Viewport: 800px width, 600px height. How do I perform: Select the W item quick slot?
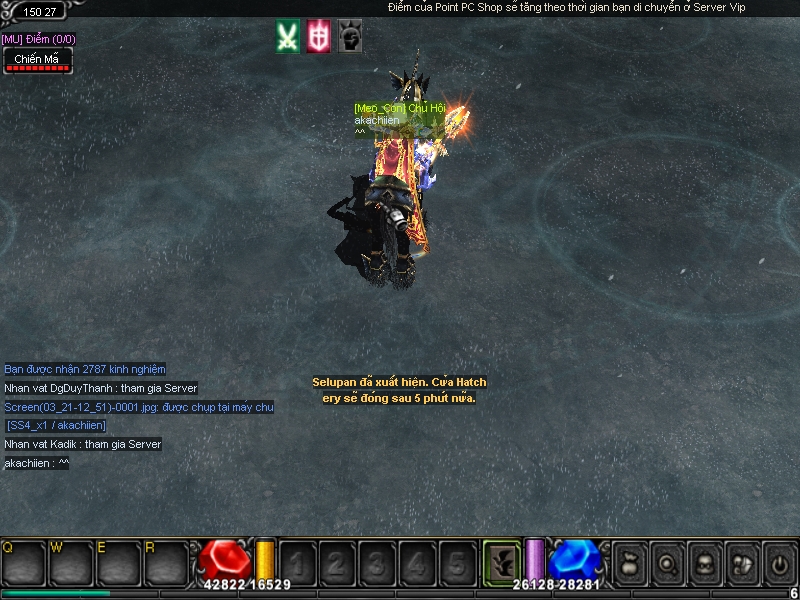pos(71,563)
